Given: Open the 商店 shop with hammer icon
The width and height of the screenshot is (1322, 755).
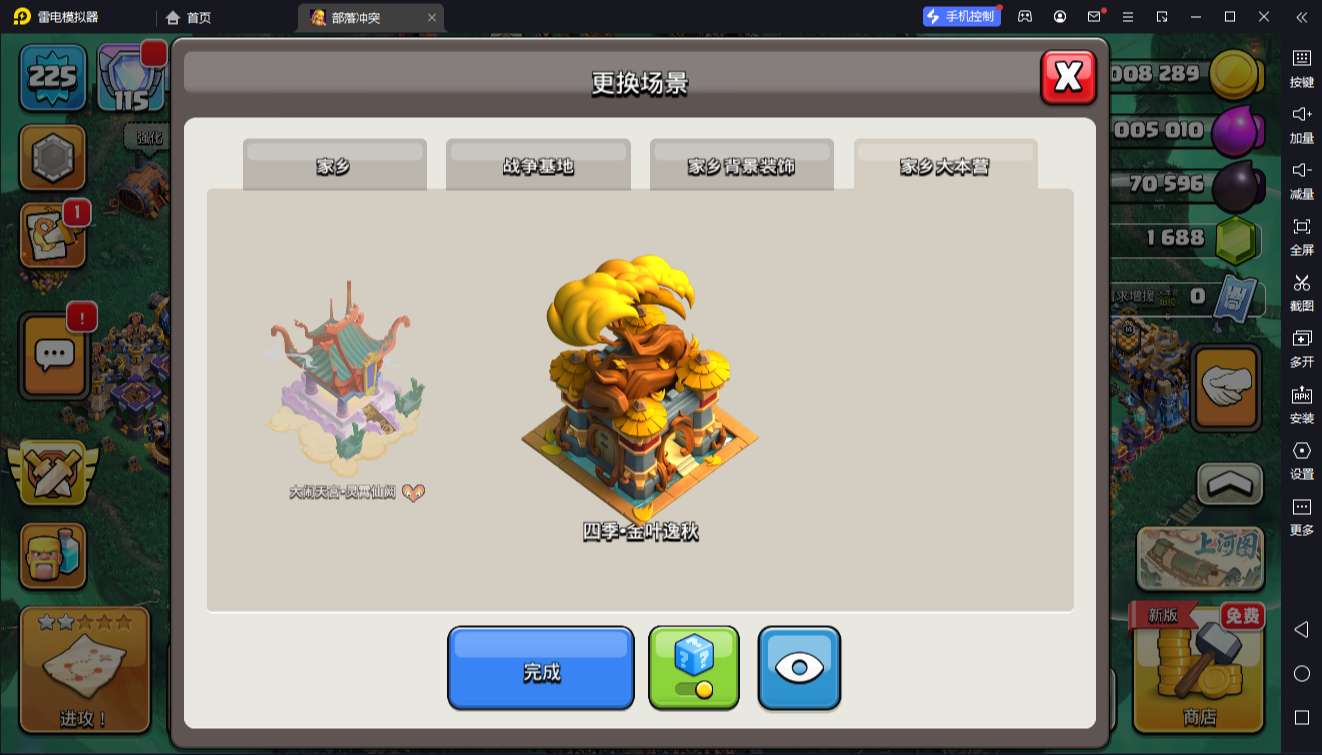Looking at the screenshot, I should coord(1198,667).
